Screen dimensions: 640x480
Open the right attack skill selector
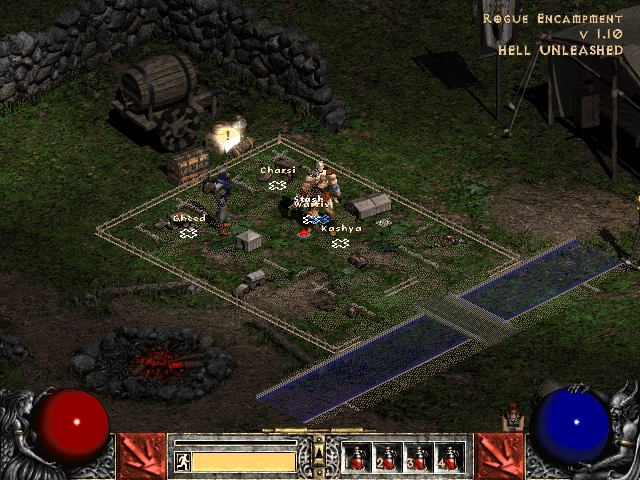click(498, 455)
